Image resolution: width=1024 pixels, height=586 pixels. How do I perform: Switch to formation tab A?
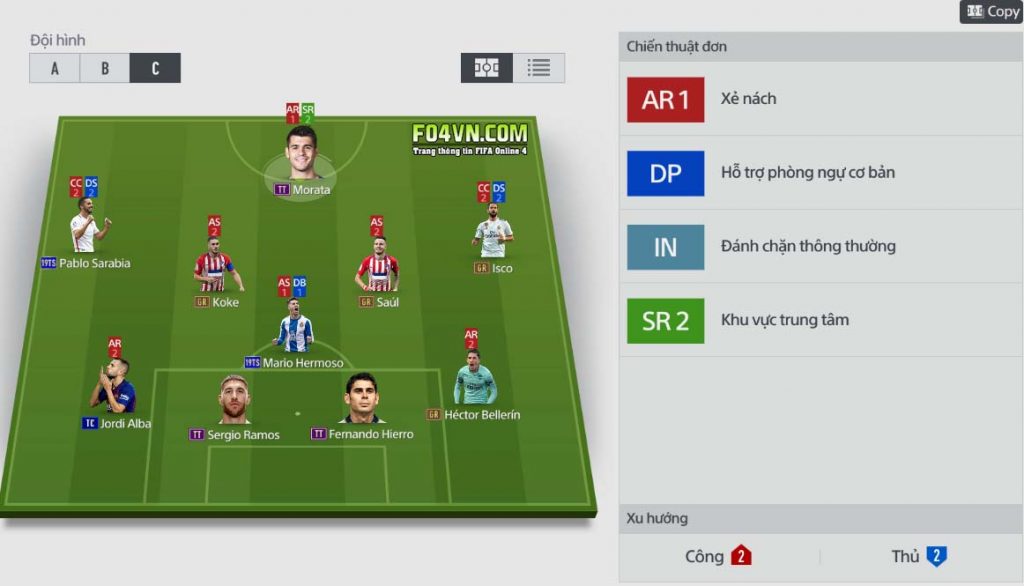tap(54, 68)
